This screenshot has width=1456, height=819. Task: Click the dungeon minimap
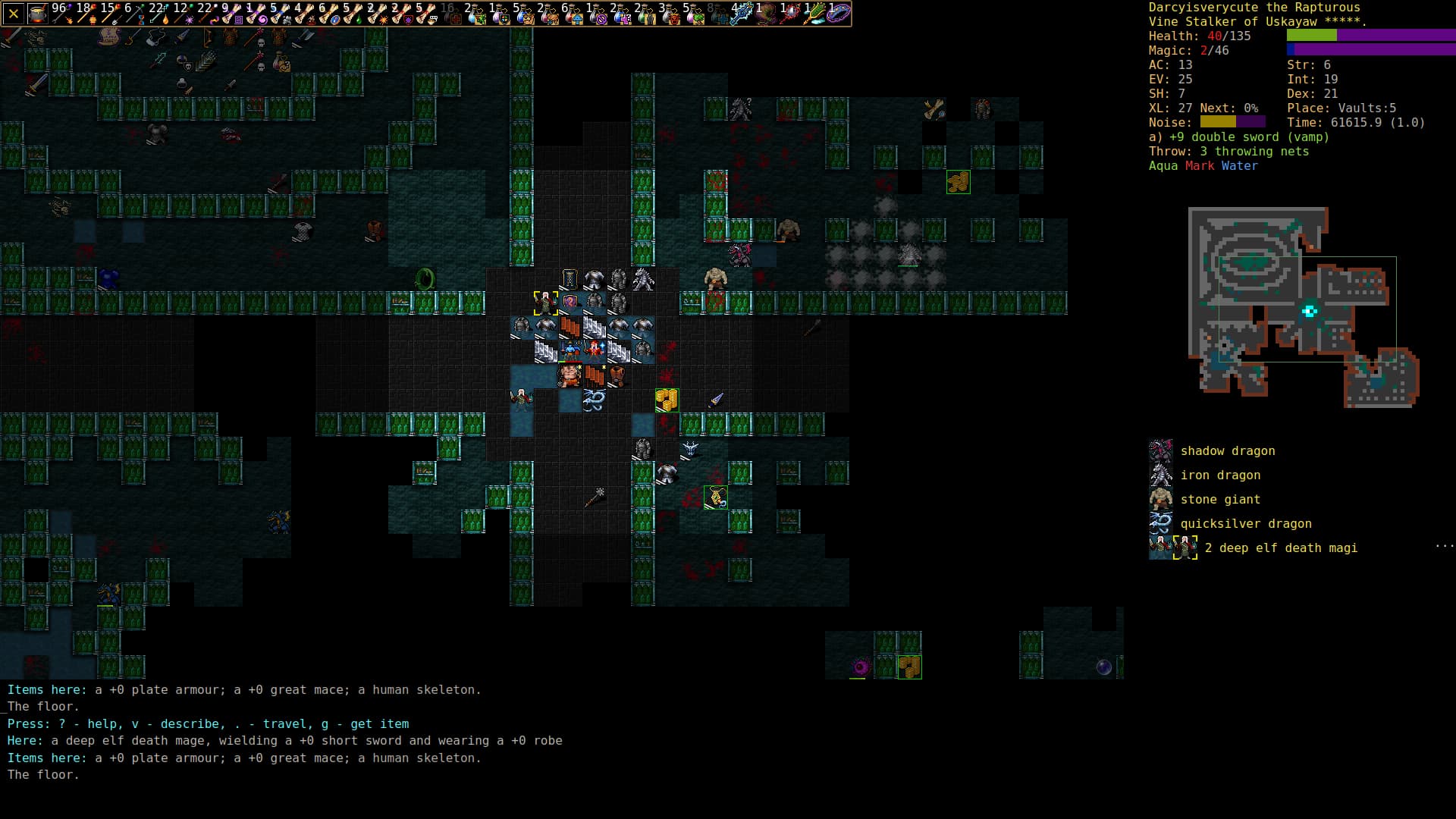pyautogui.click(x=1303, y=307)
